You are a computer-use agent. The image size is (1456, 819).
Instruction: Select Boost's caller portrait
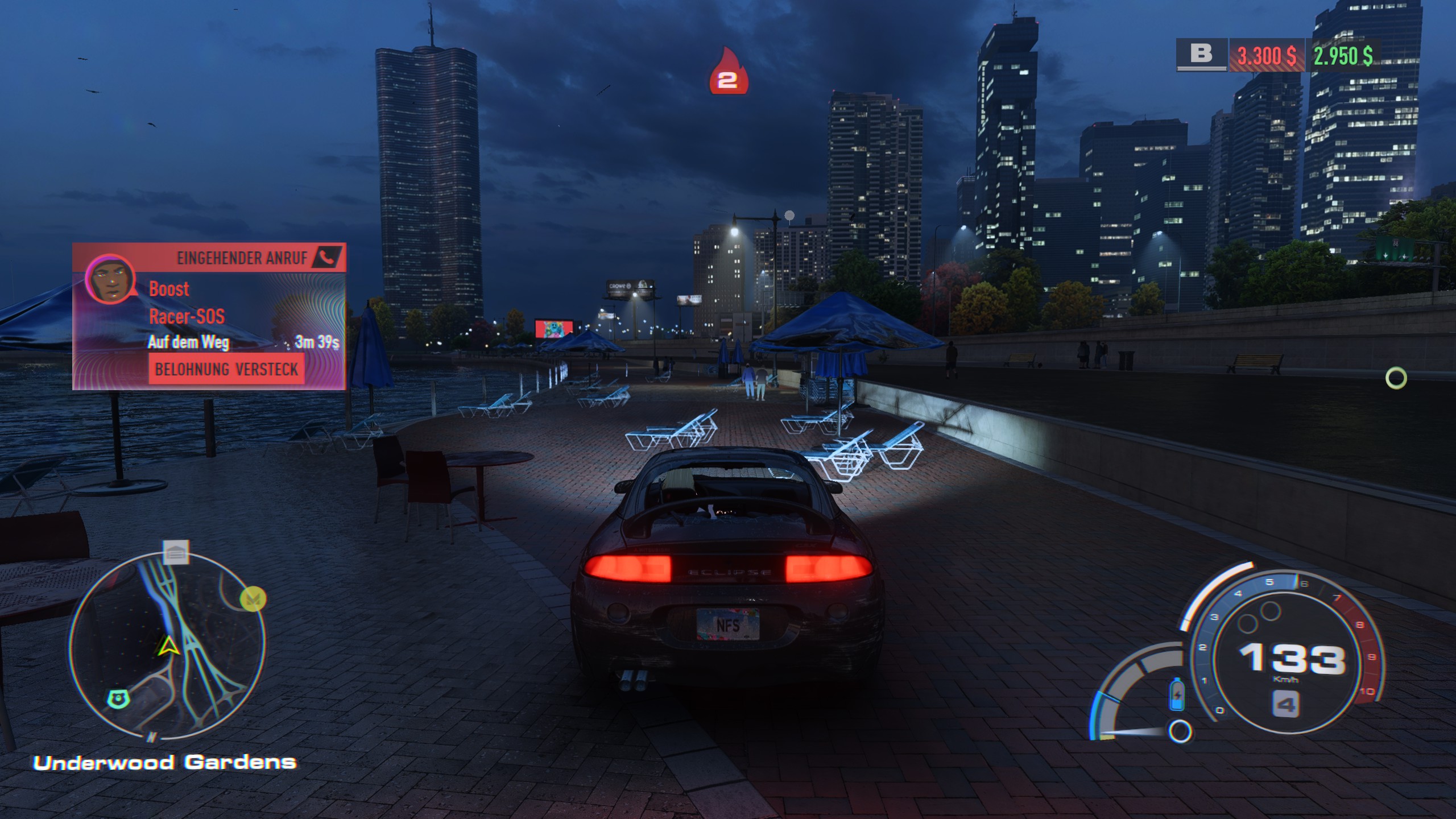(x=110, y=280)
